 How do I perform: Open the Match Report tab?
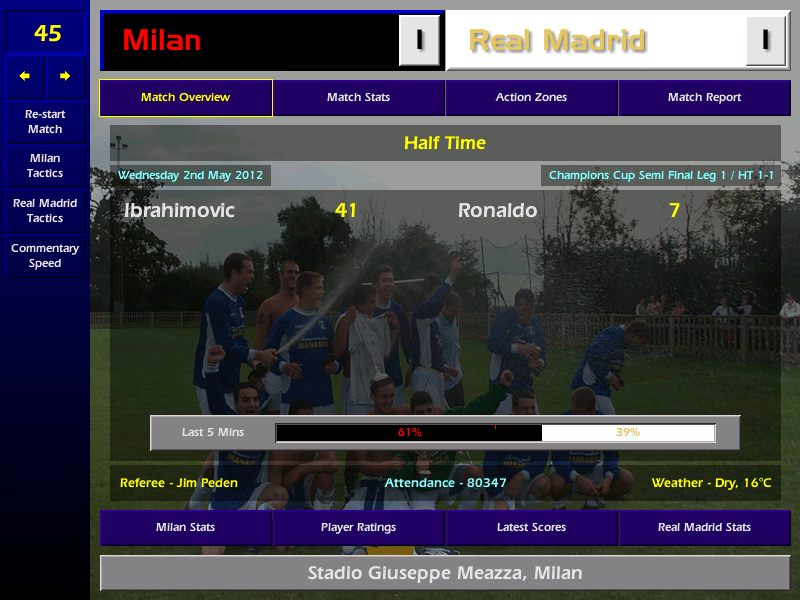704,98
